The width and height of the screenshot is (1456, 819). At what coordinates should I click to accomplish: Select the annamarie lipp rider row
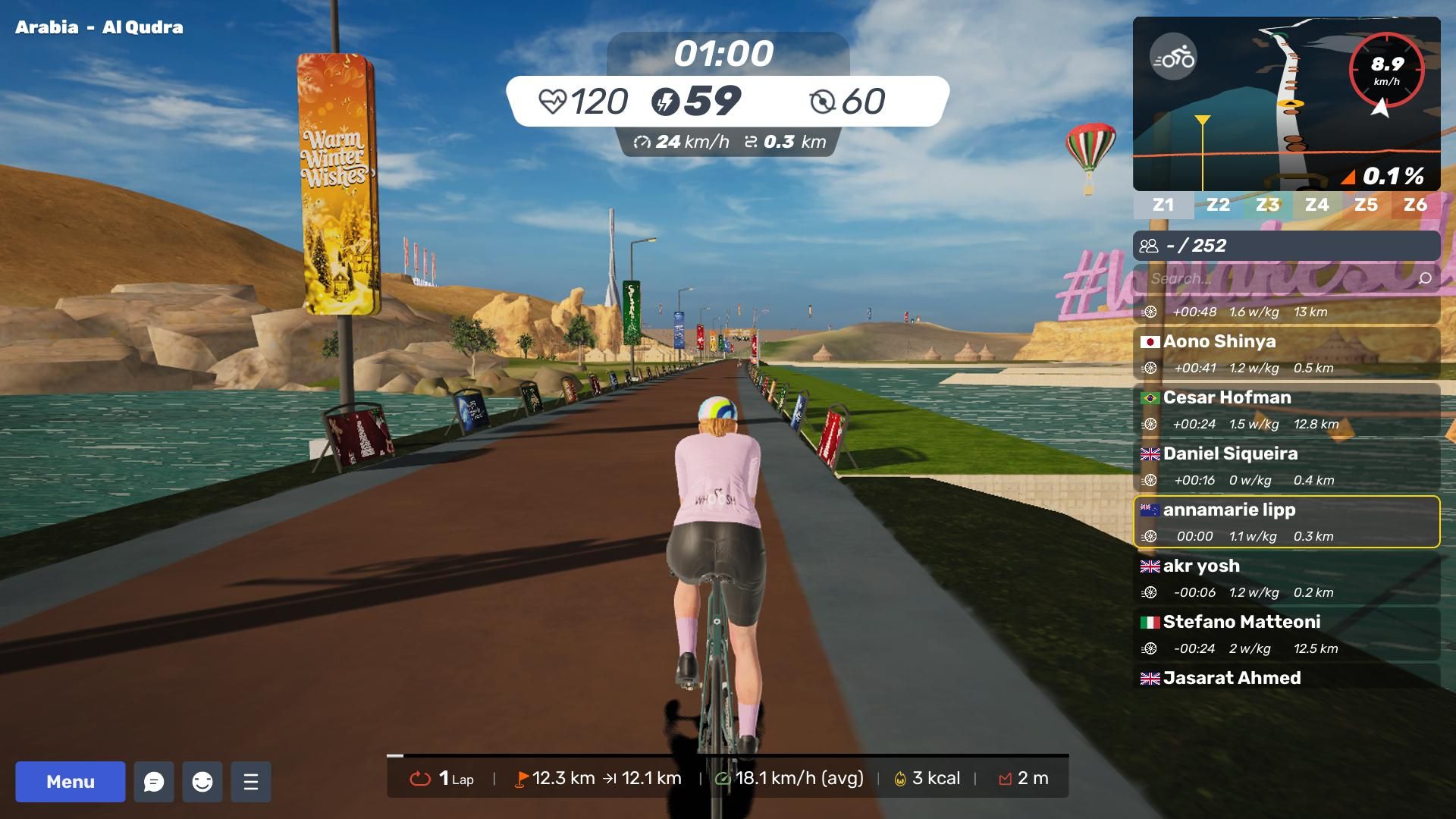coord(1286,522)
